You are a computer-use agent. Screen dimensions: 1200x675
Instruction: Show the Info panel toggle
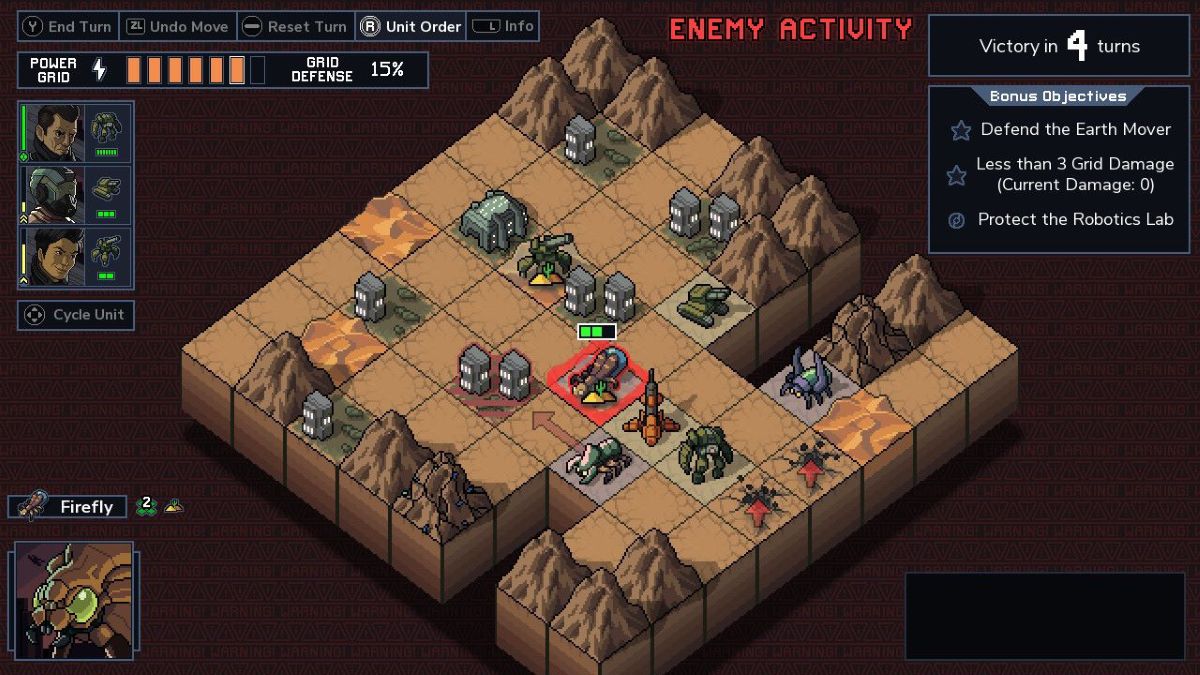click(x=503, y=27)
